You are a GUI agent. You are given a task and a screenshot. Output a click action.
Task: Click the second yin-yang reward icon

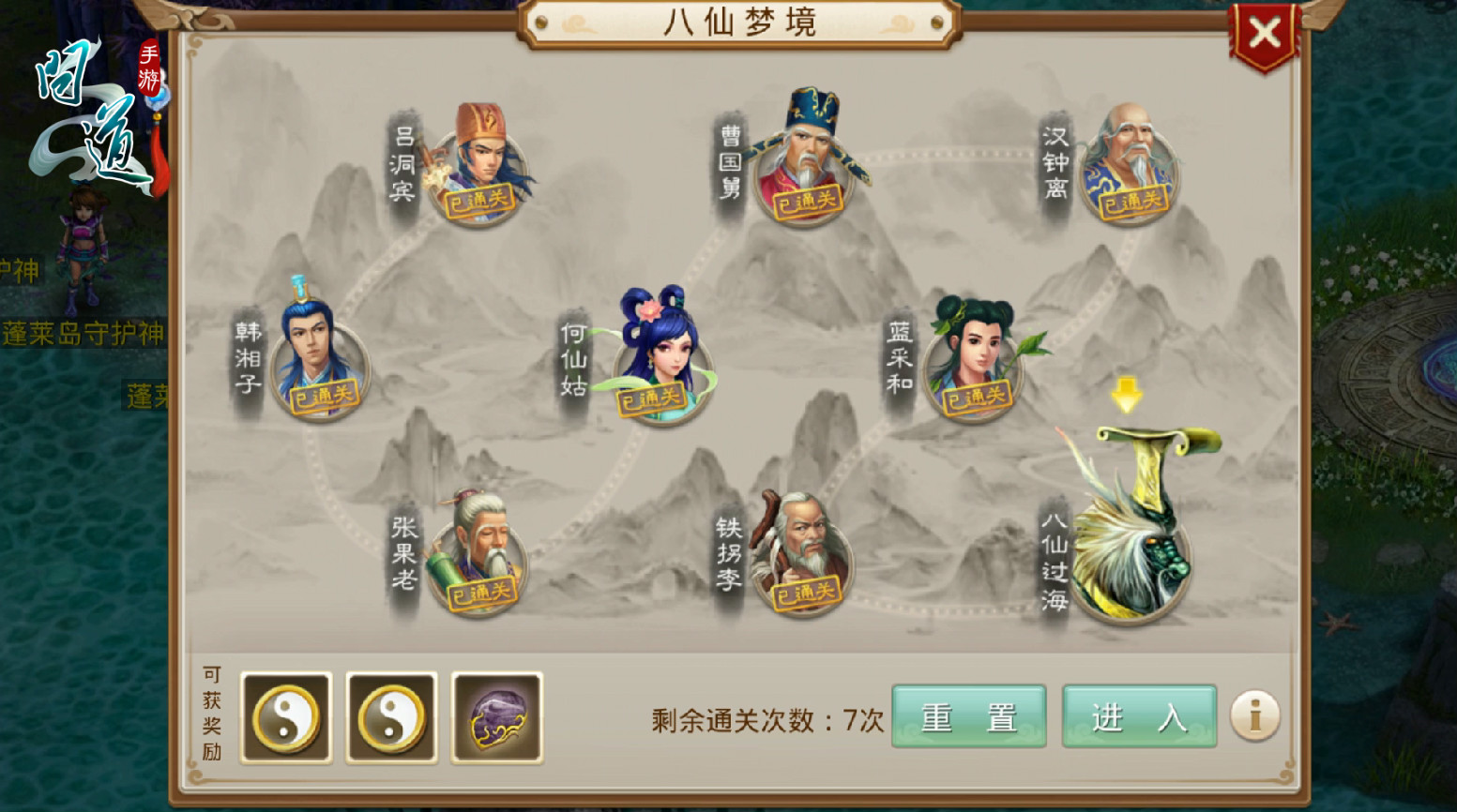391,717
